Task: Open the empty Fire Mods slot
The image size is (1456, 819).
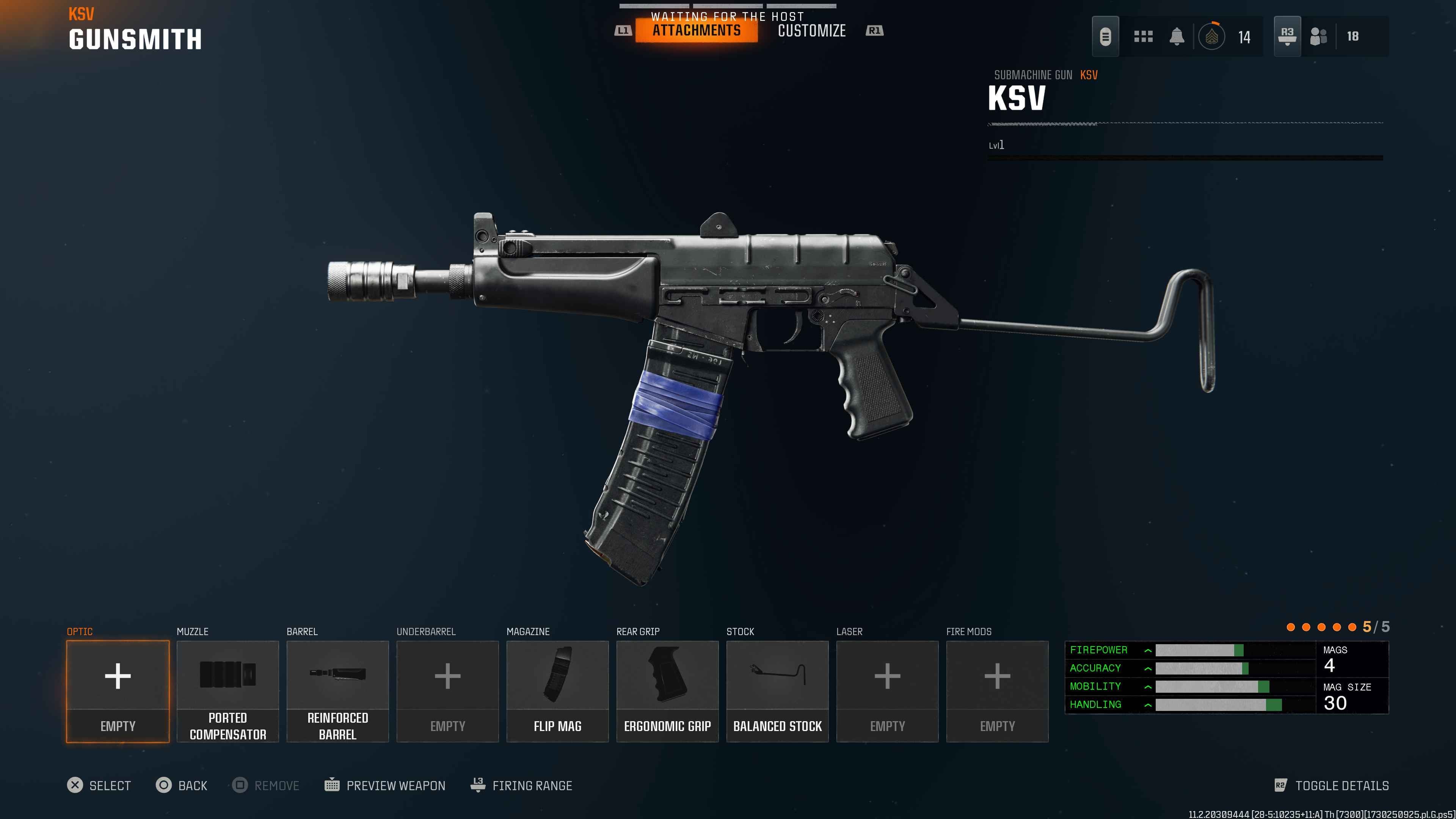Action: [997, 691]
